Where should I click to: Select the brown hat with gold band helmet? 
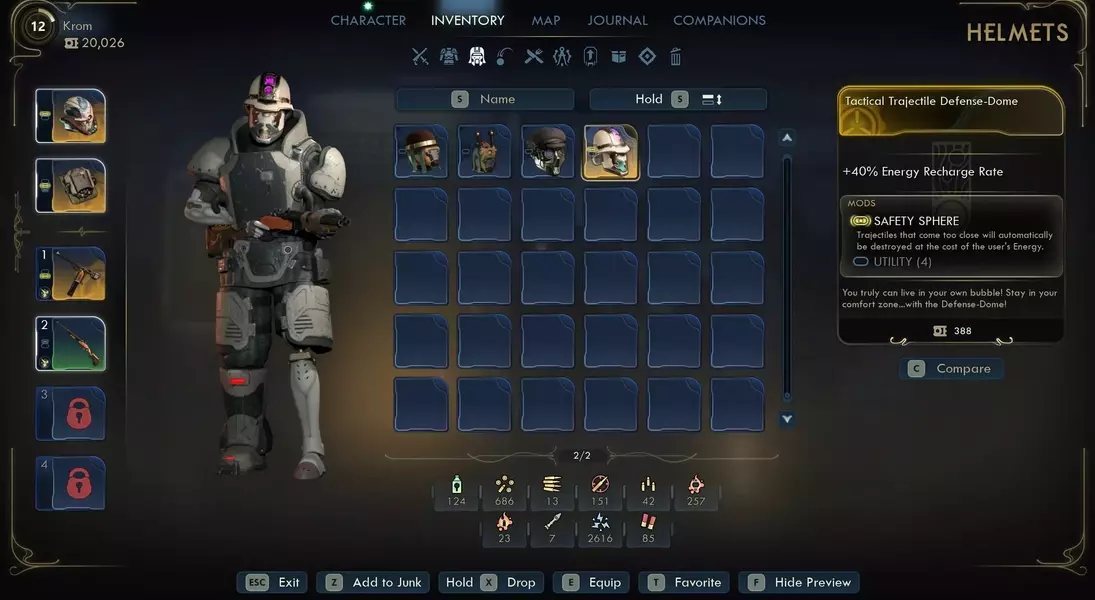(x=421, y=152)
